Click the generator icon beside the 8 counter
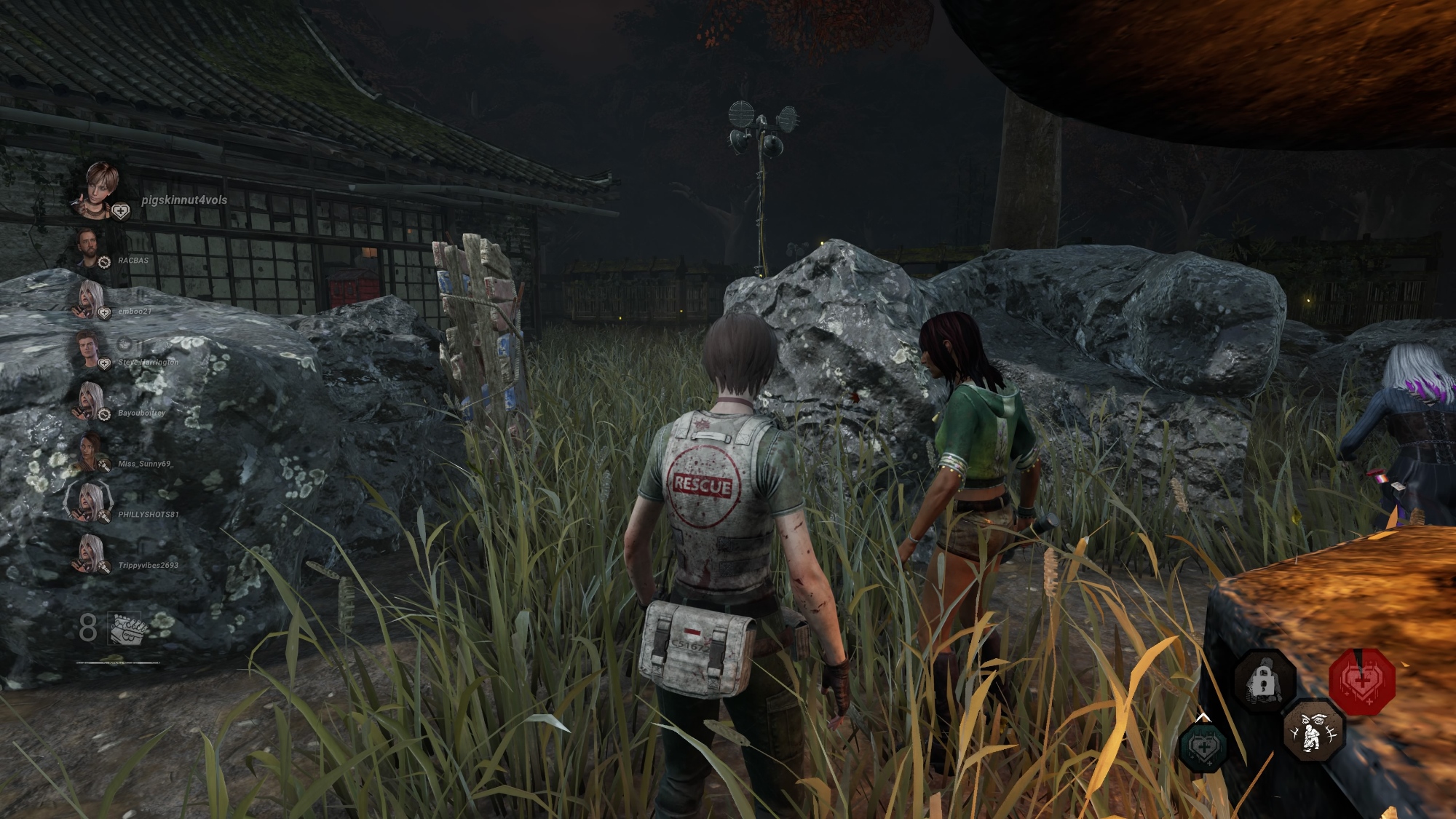 128,628
